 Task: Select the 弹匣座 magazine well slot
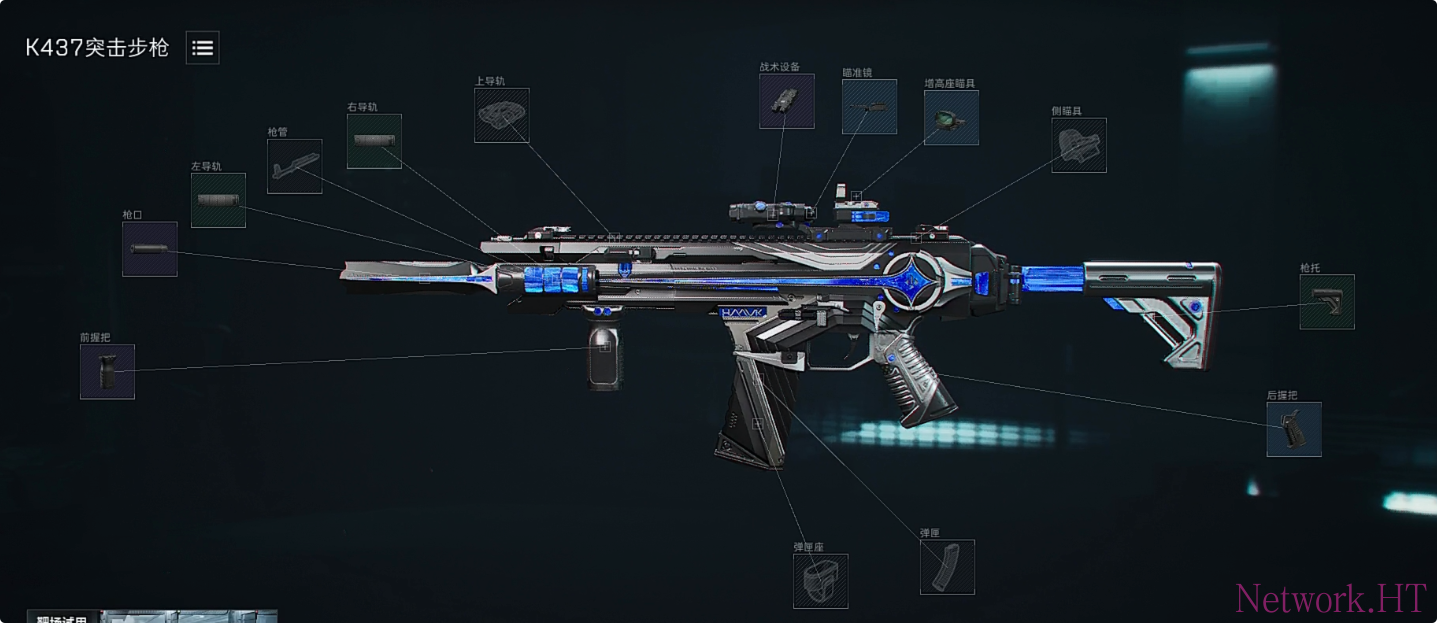[x=820, y=581]
